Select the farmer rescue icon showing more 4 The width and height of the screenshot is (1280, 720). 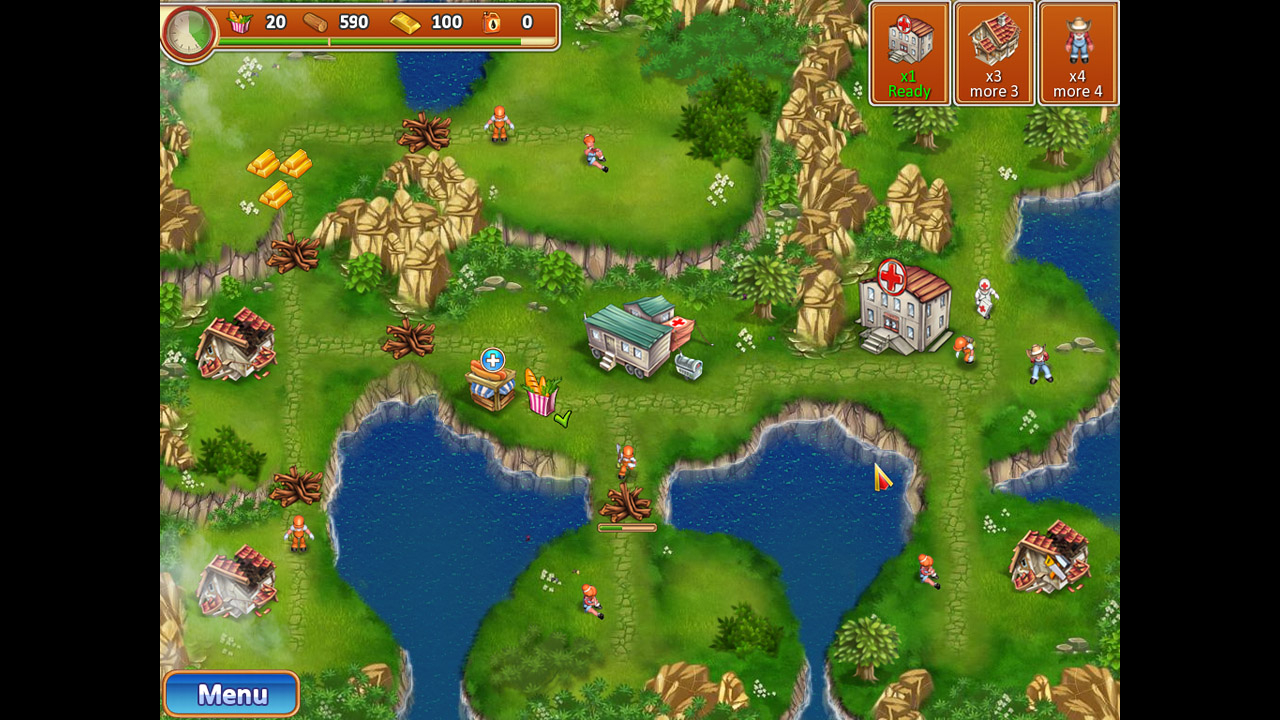coord(1078,50)
